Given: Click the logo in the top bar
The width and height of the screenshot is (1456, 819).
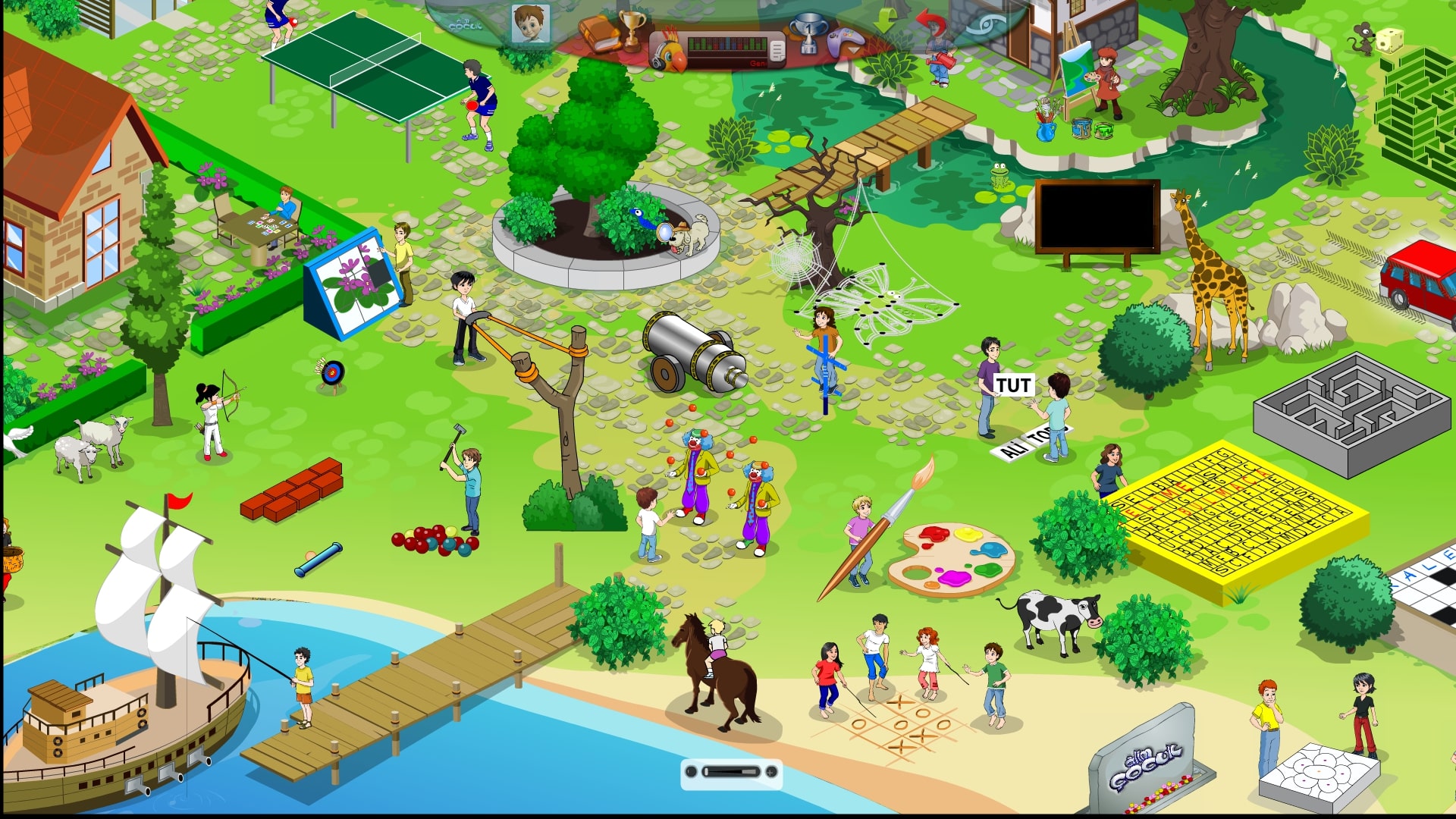Looking at the screenshot, I should pyautogui.click(x=465, y=24).
